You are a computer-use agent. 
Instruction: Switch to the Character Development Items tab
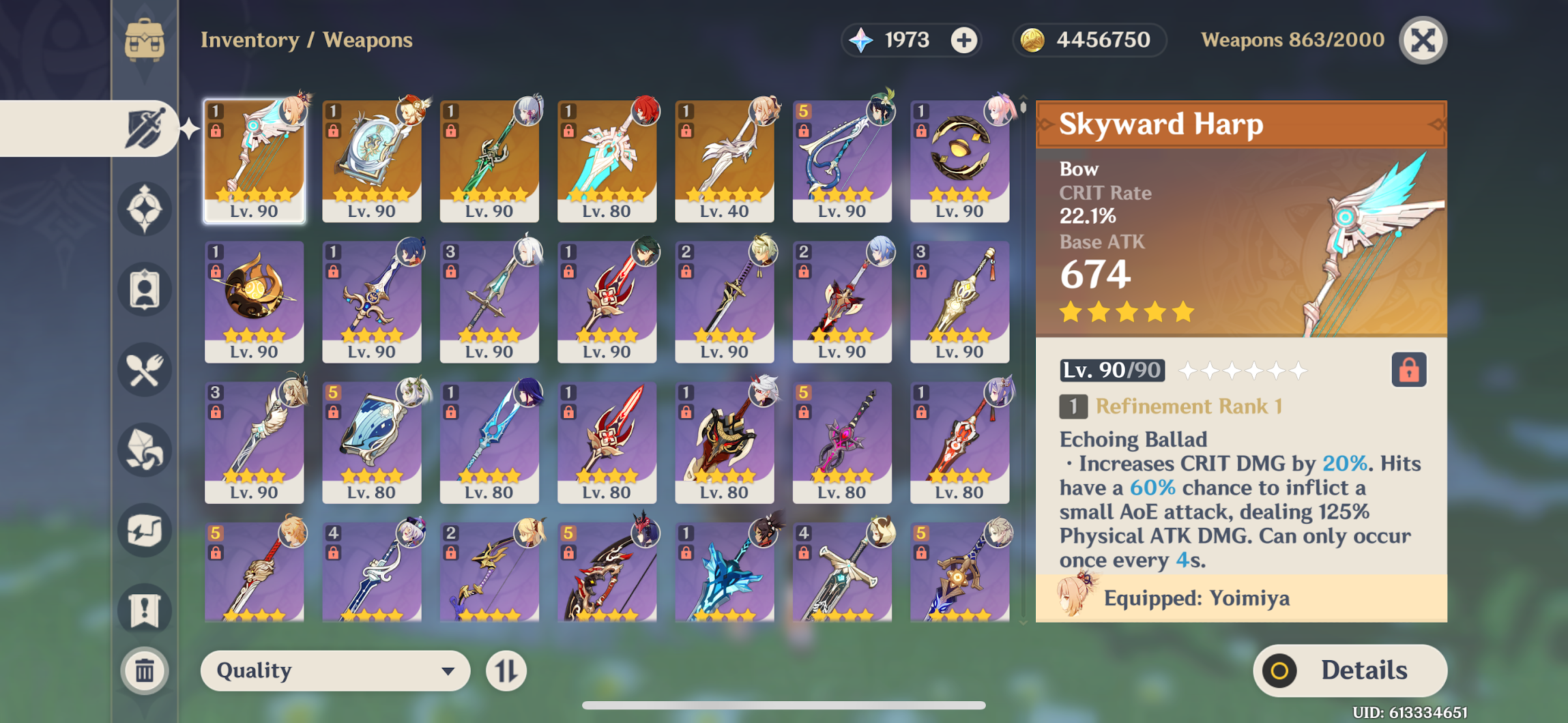click(x=144, y=290)
